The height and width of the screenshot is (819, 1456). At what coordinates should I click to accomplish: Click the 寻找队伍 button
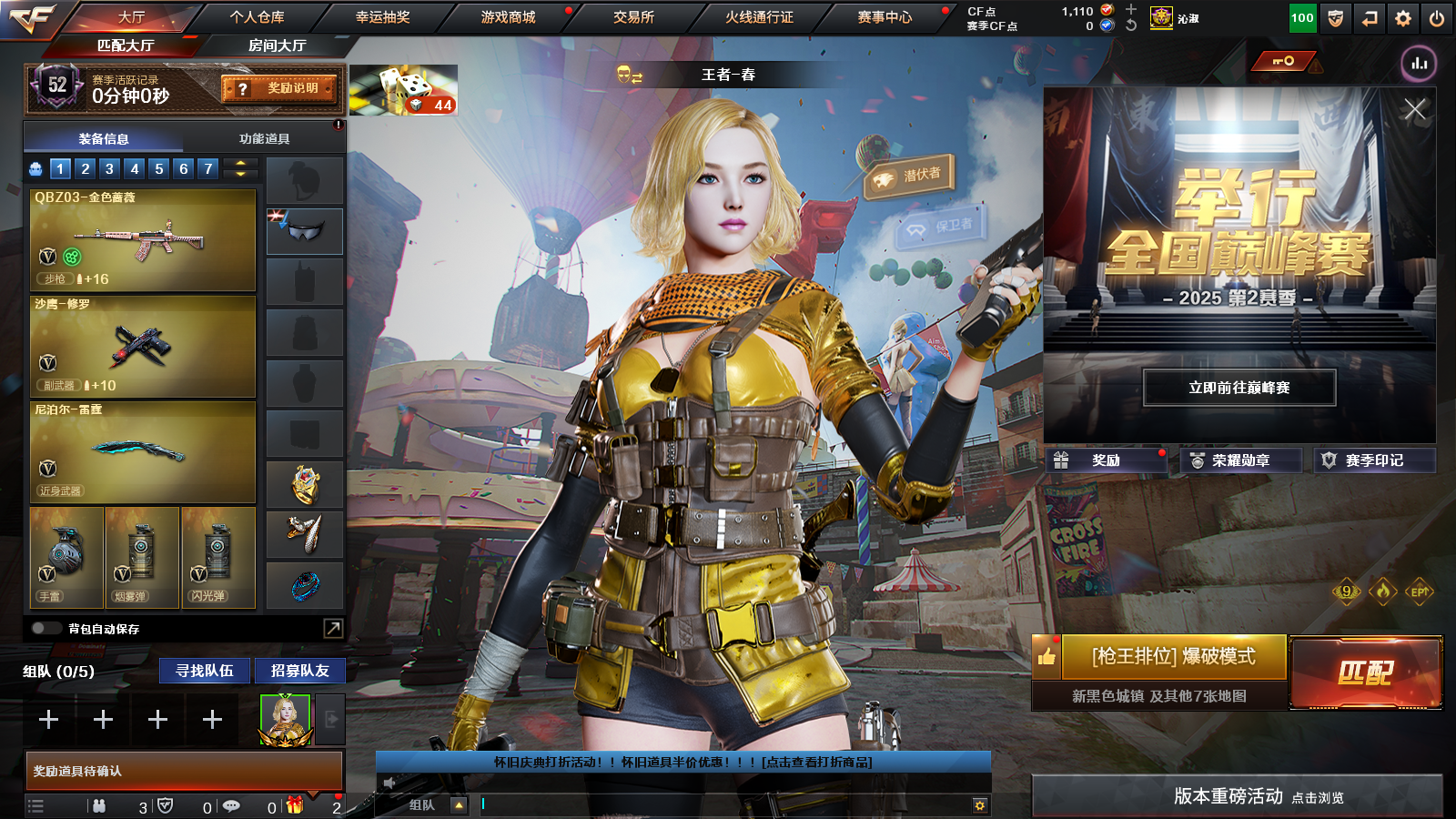point(205,671)
